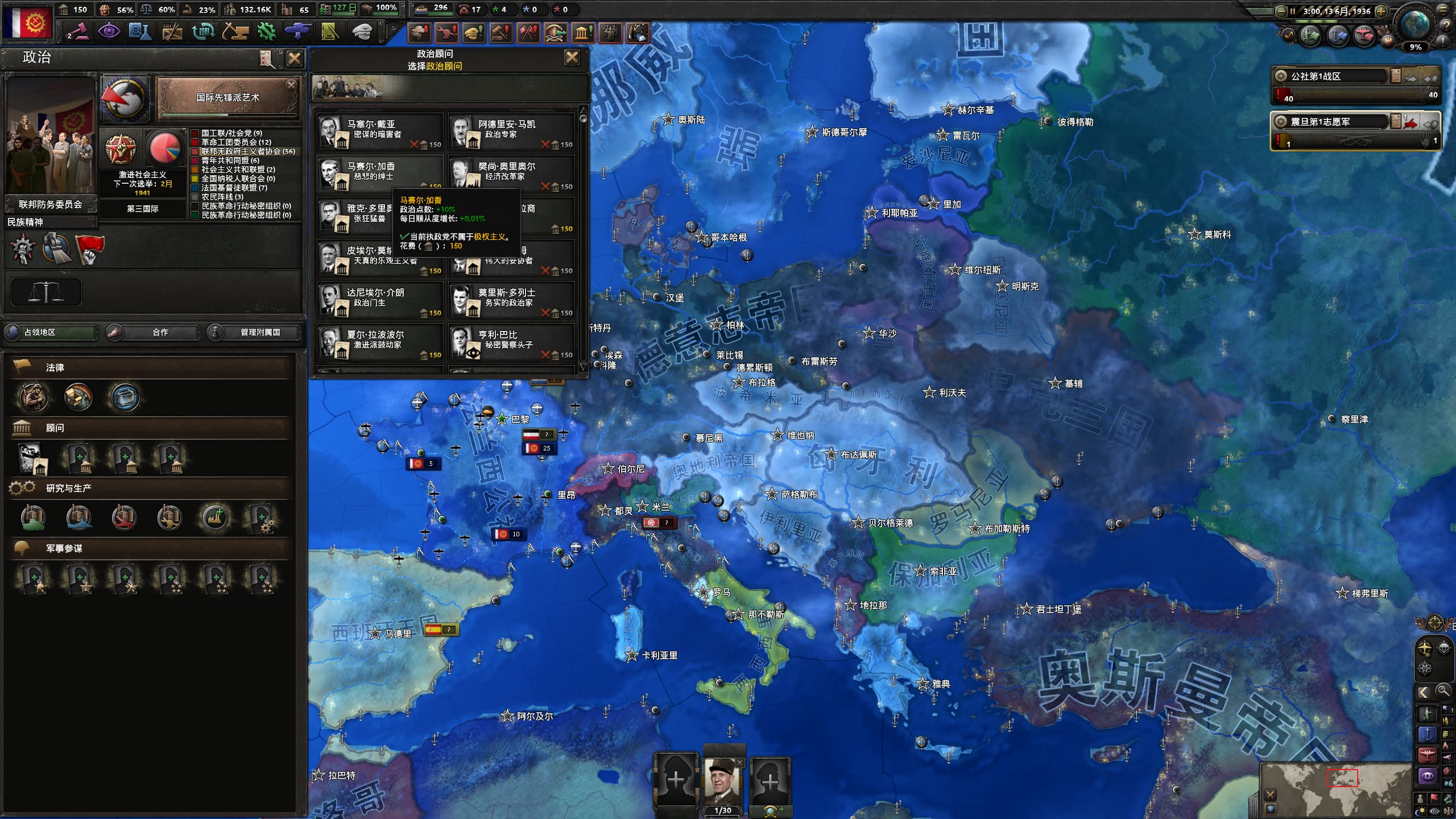The width and height of the screenshot is (1456, 819).
Task: Increase game speed with the plus button
Action: 1380,11
